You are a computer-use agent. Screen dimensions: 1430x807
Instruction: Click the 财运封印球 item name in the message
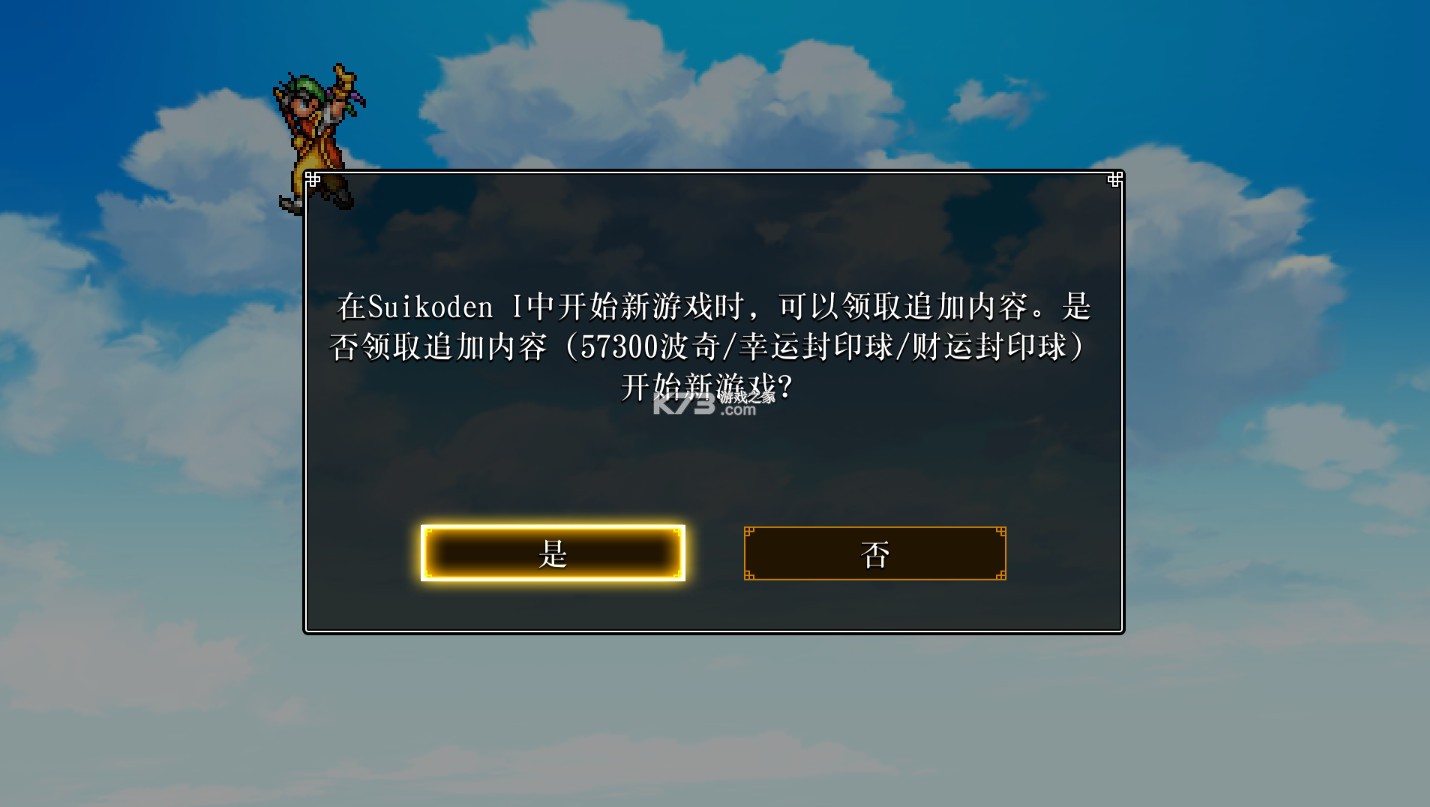tap(990, 348)
